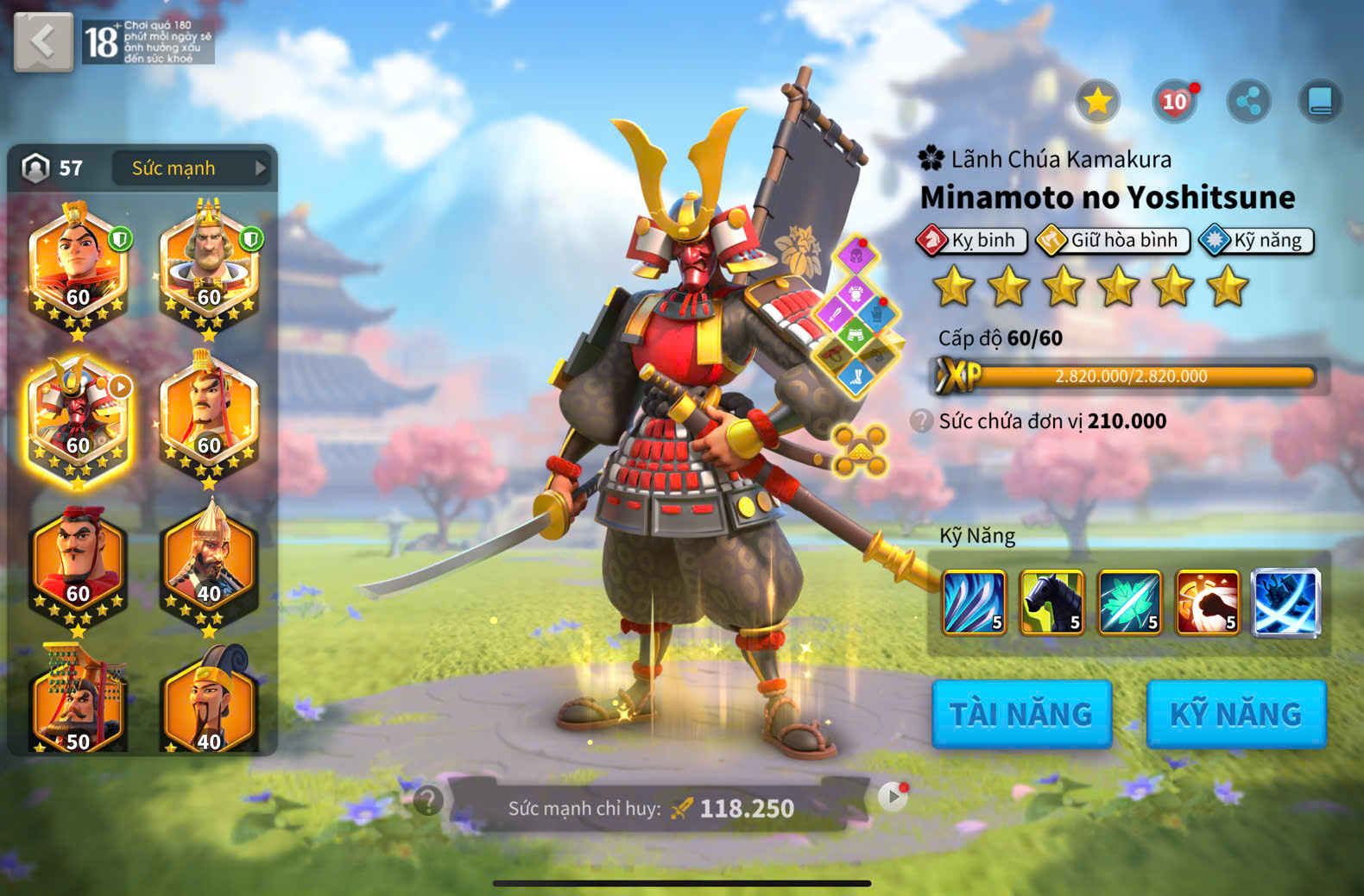Open the TÀI NĂNG talents screen

pyautogui.click(x=1021, y=714)
